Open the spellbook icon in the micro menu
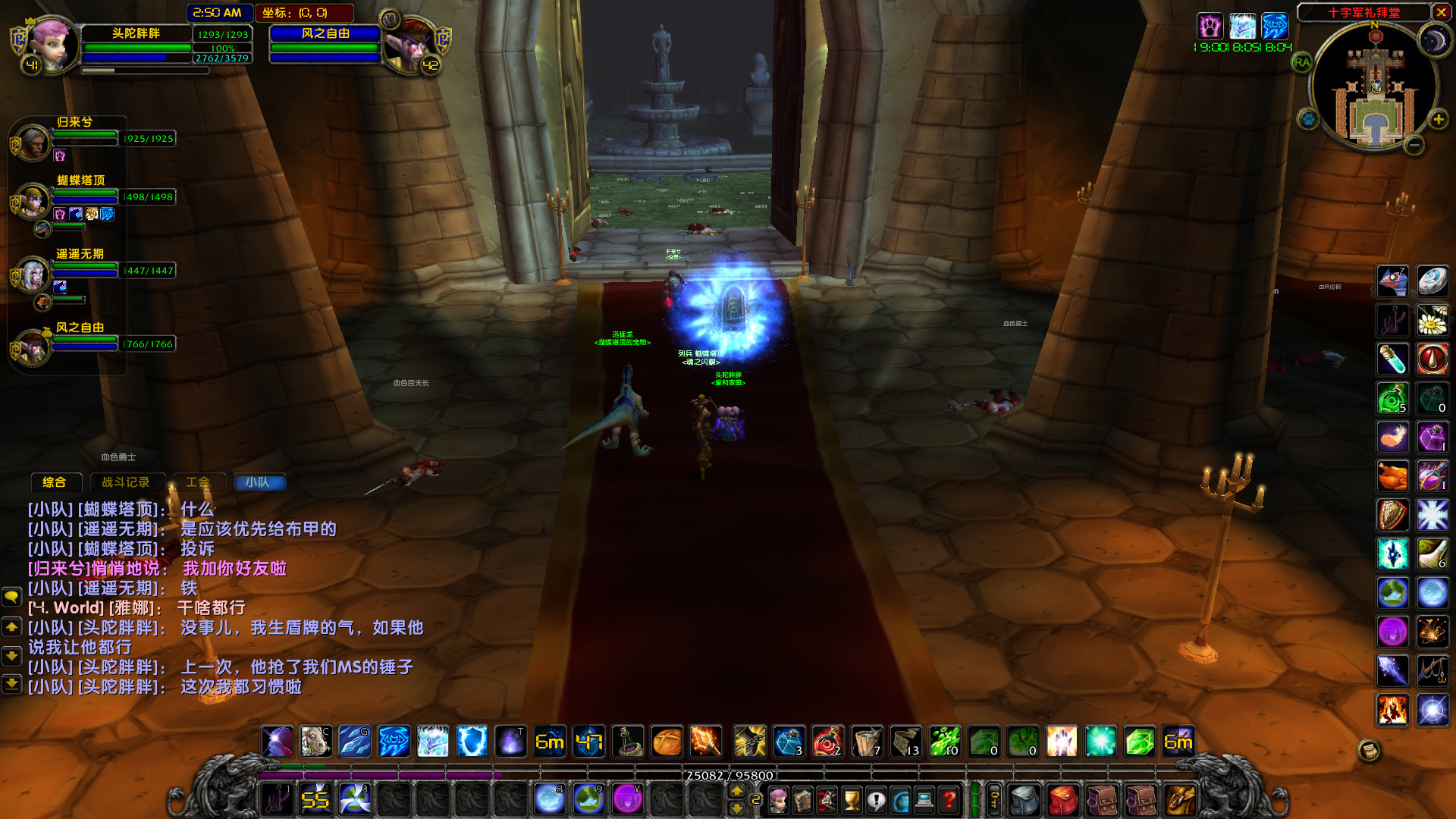The width and height of the screenshot is (1456, 819). click(802, 801)
